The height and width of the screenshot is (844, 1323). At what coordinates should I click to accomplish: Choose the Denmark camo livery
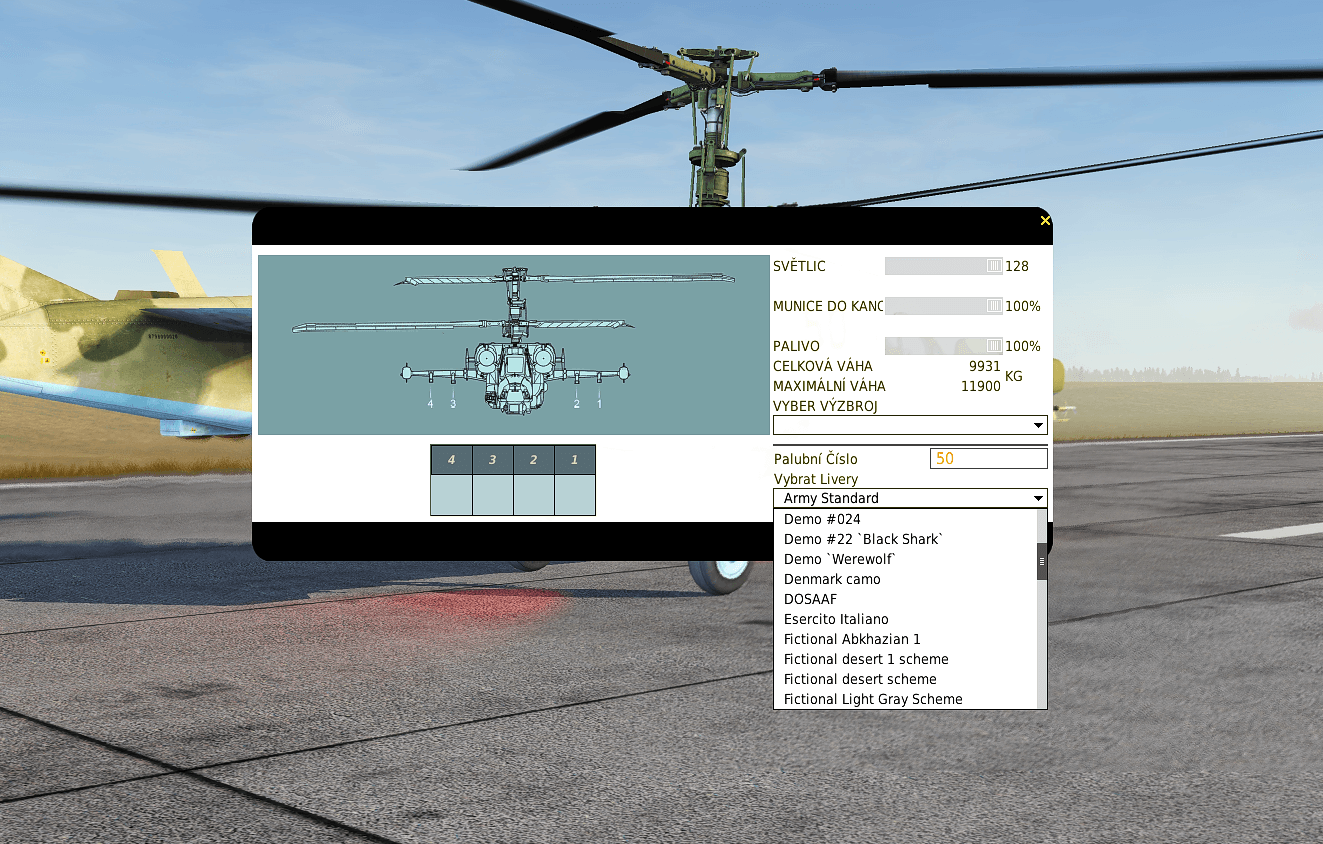pos(832,579)
